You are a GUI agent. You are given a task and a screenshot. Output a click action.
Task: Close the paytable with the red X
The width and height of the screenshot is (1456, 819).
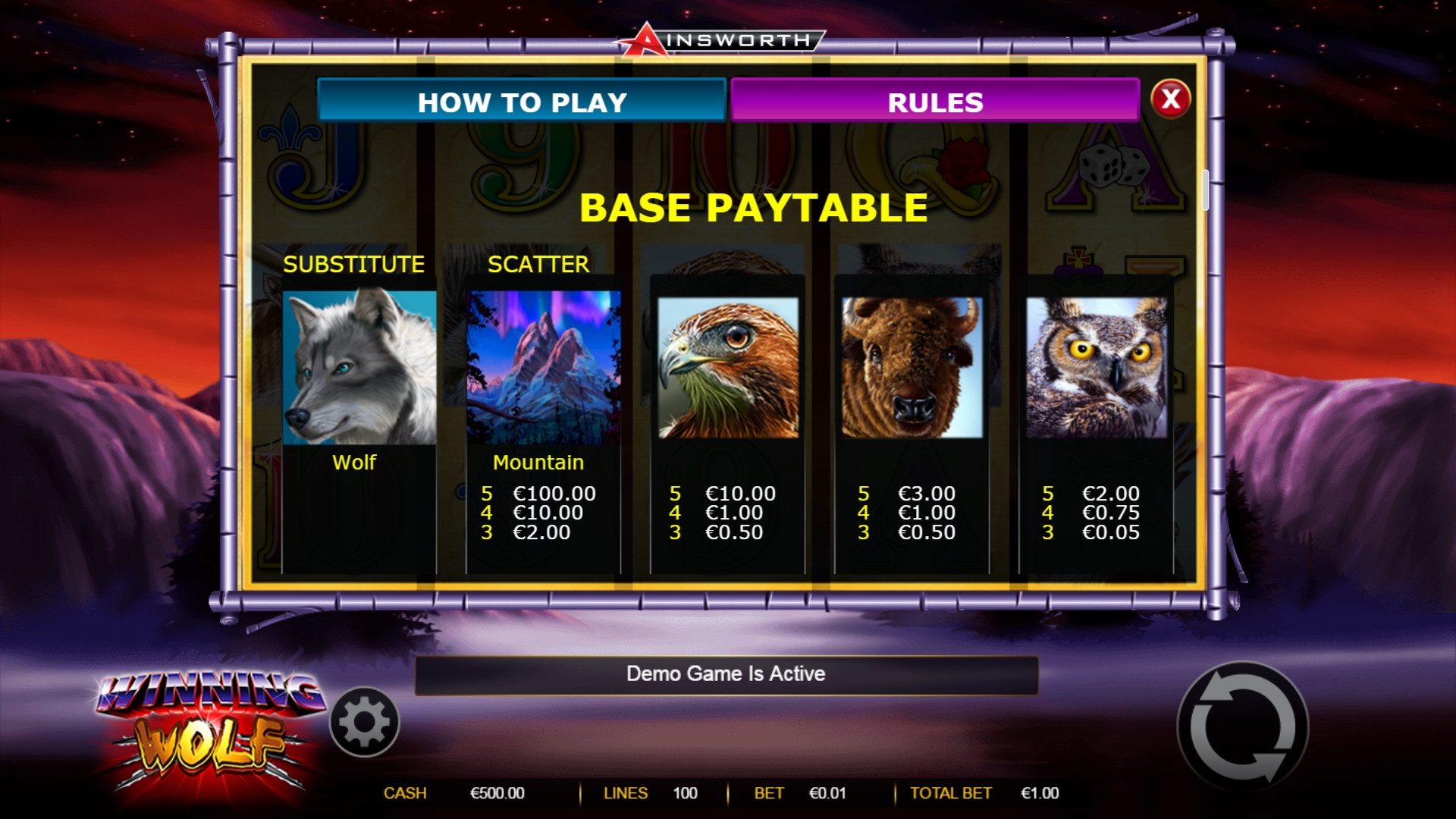(1170, 99)
